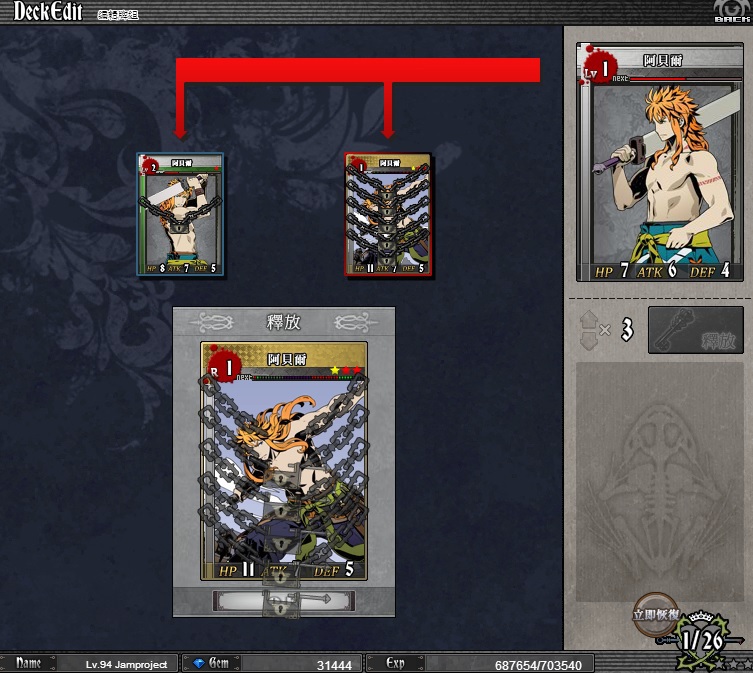
Task: Click the key button under the large card
Action: click(x=284, y=600)
